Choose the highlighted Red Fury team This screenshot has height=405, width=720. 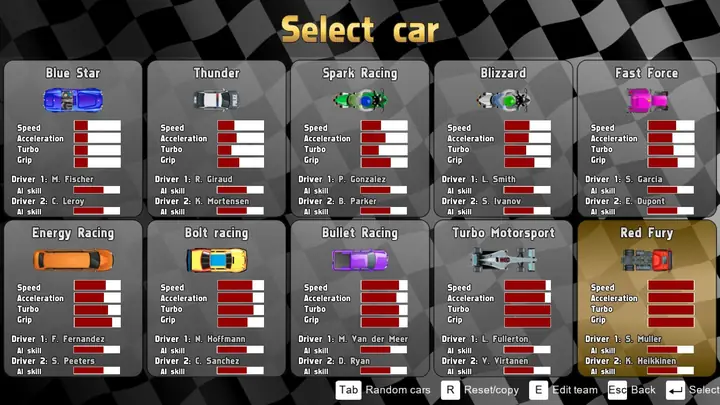(x=646, y=298)
